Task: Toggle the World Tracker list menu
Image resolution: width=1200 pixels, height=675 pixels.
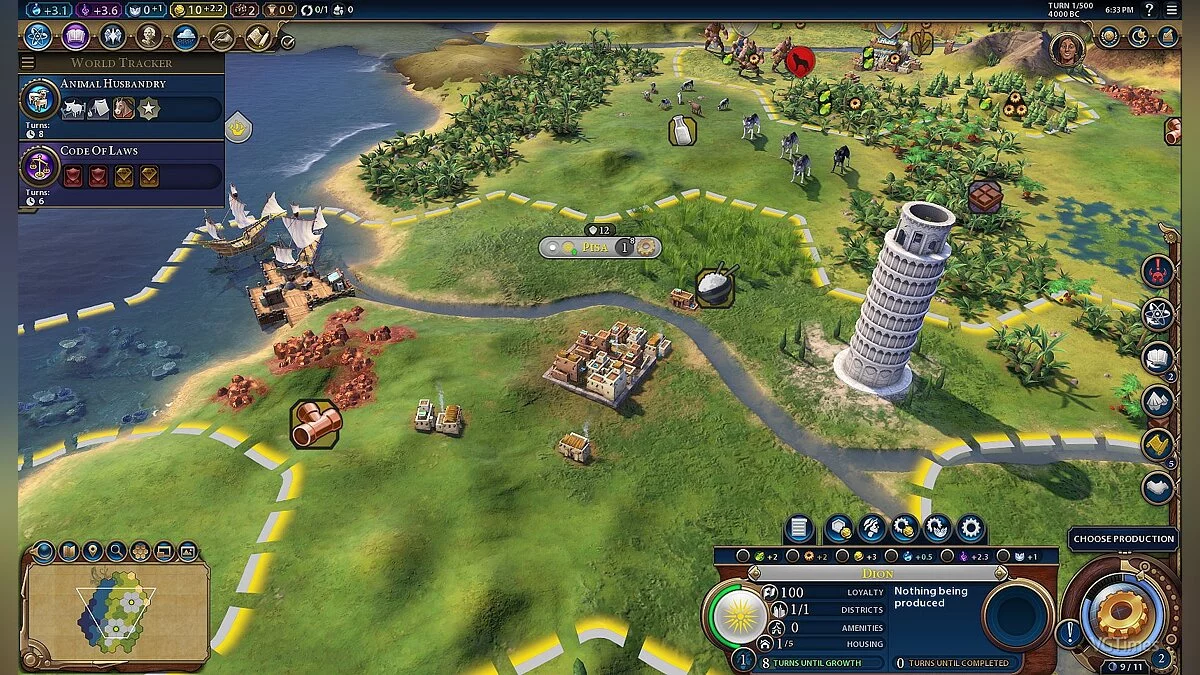Action: coord(28,63)
